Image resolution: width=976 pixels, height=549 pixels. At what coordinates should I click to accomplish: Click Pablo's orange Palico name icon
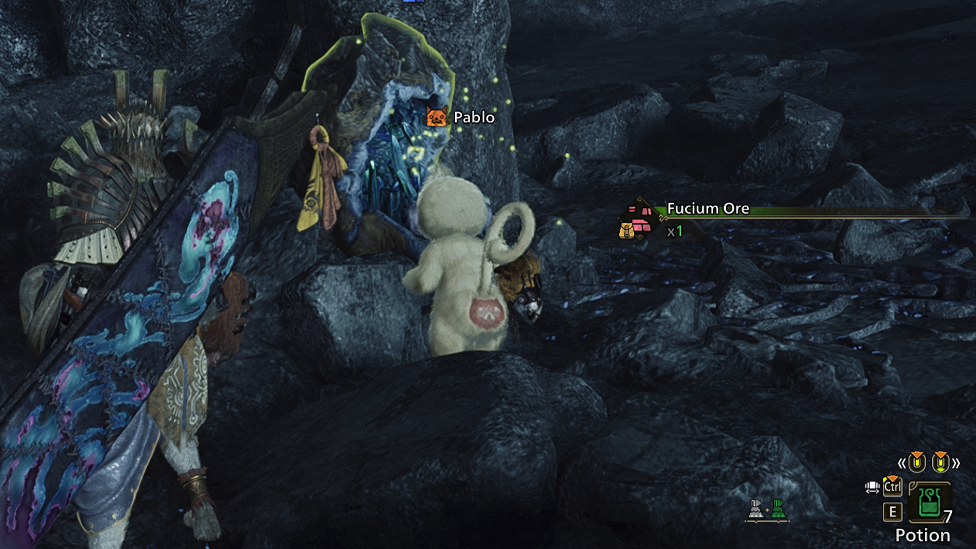[437, 118]
